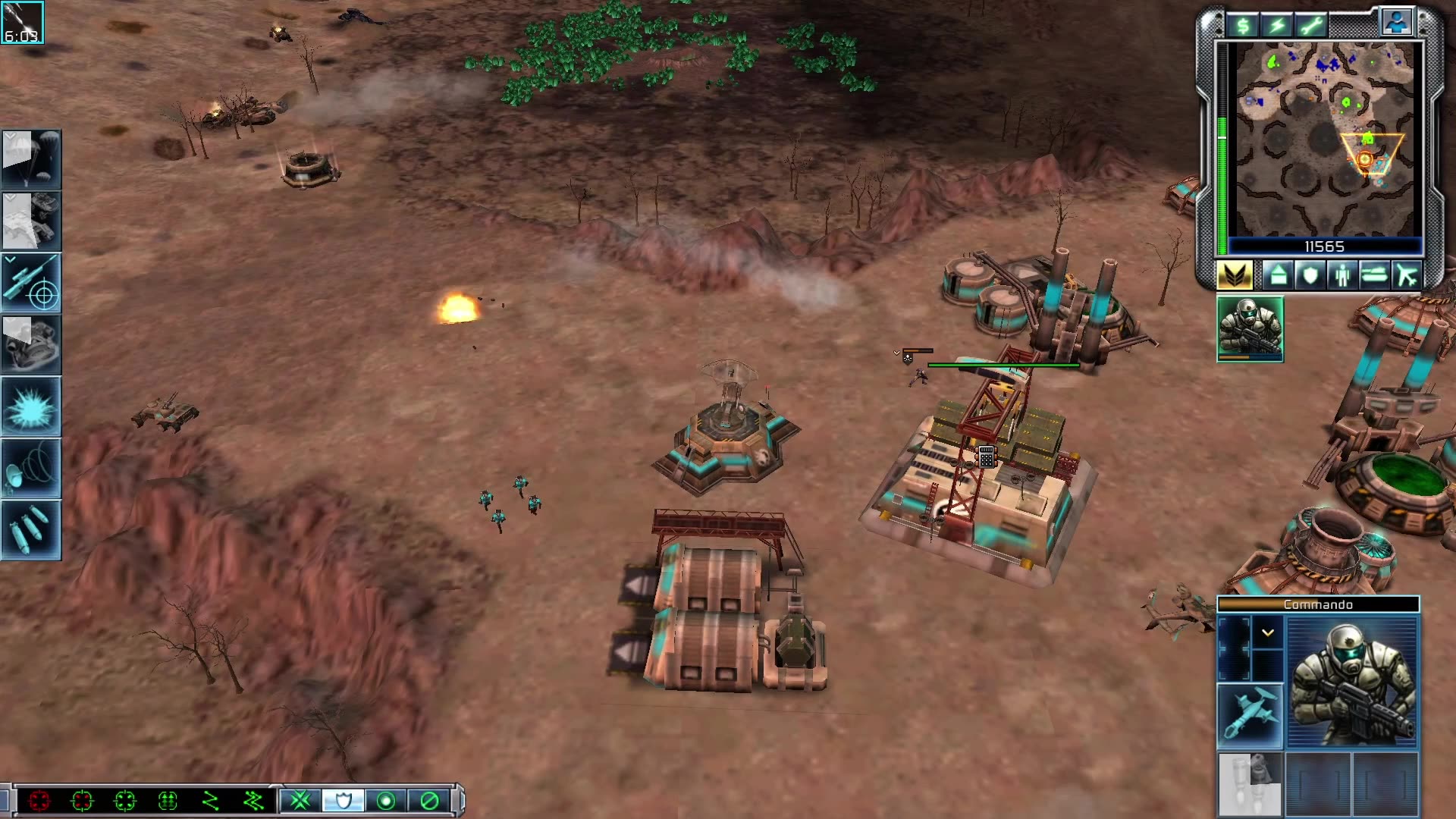Select the base defenses shield tab
The height and width of the screenshot is (819, 1456).
coord(1309,275)
